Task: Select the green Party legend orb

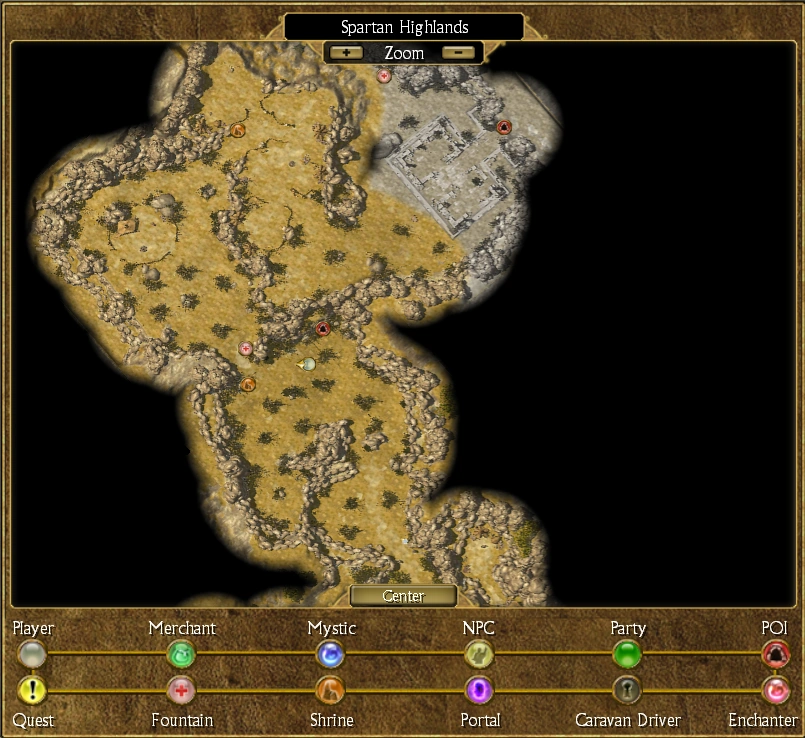Action: tap(627, 655)
